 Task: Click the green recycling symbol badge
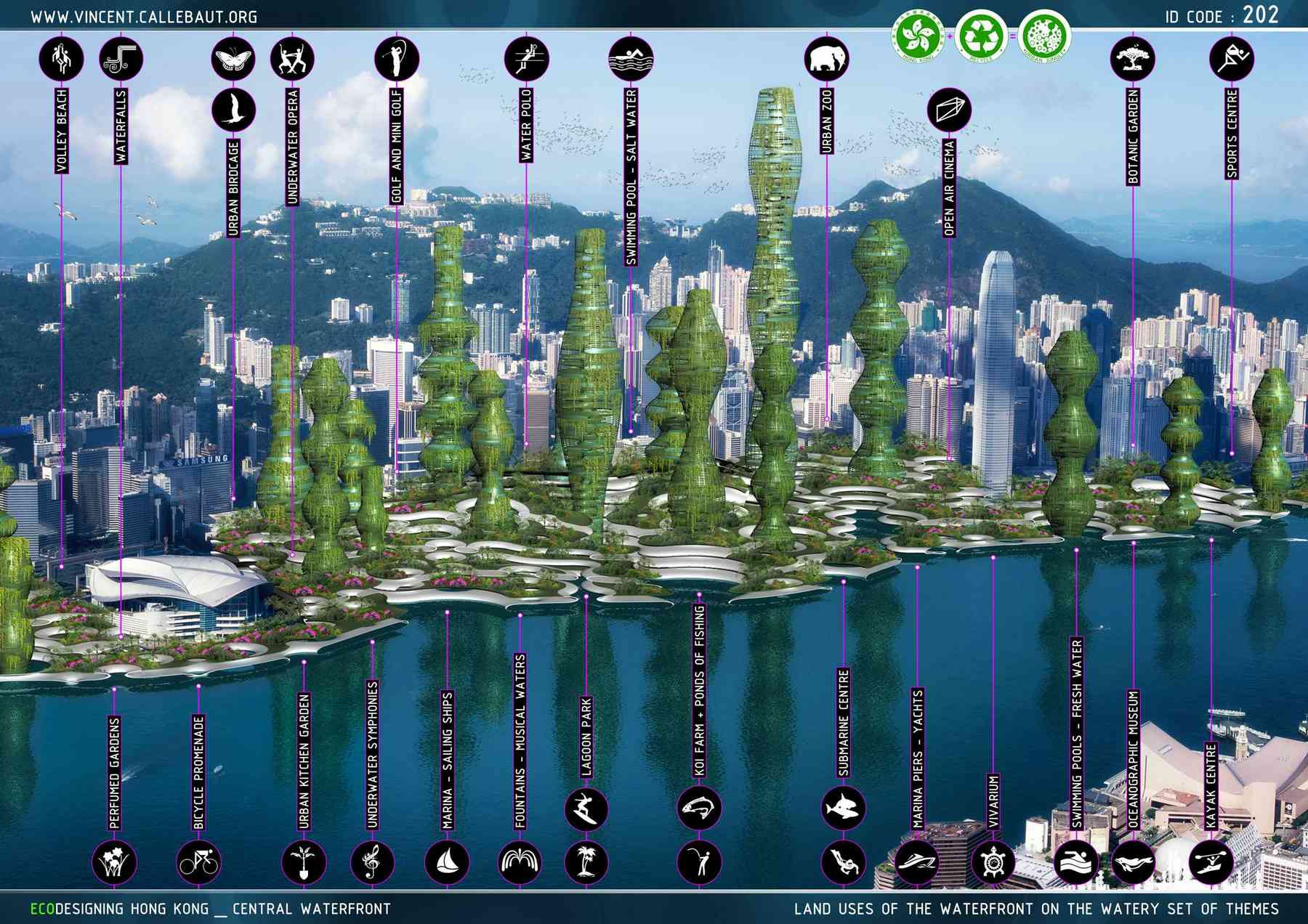point(981,35)
